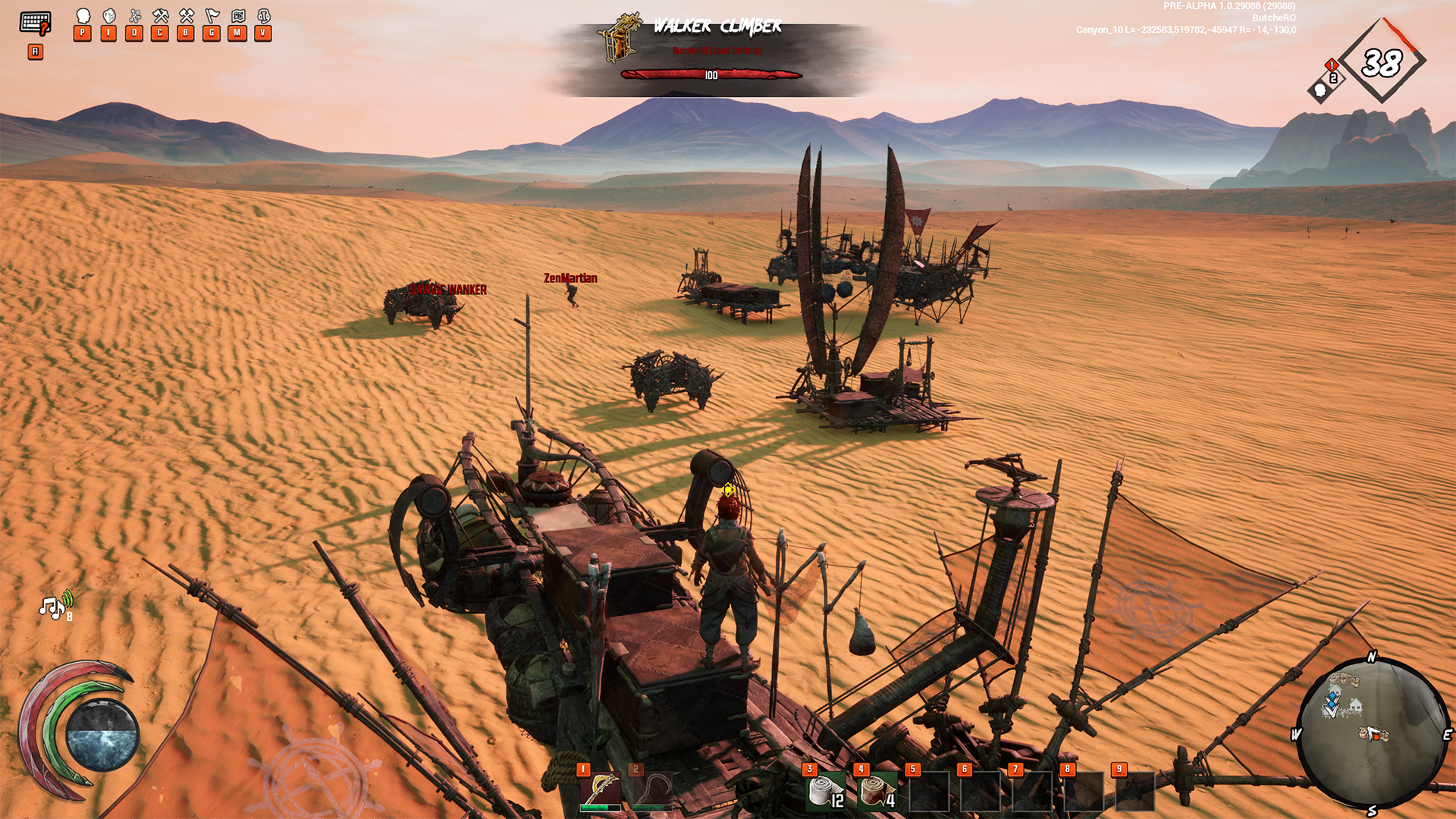This screenshot has width=1456, height=819.
Task: Open the crossed hammers build icon
Action: click(187, 17)
